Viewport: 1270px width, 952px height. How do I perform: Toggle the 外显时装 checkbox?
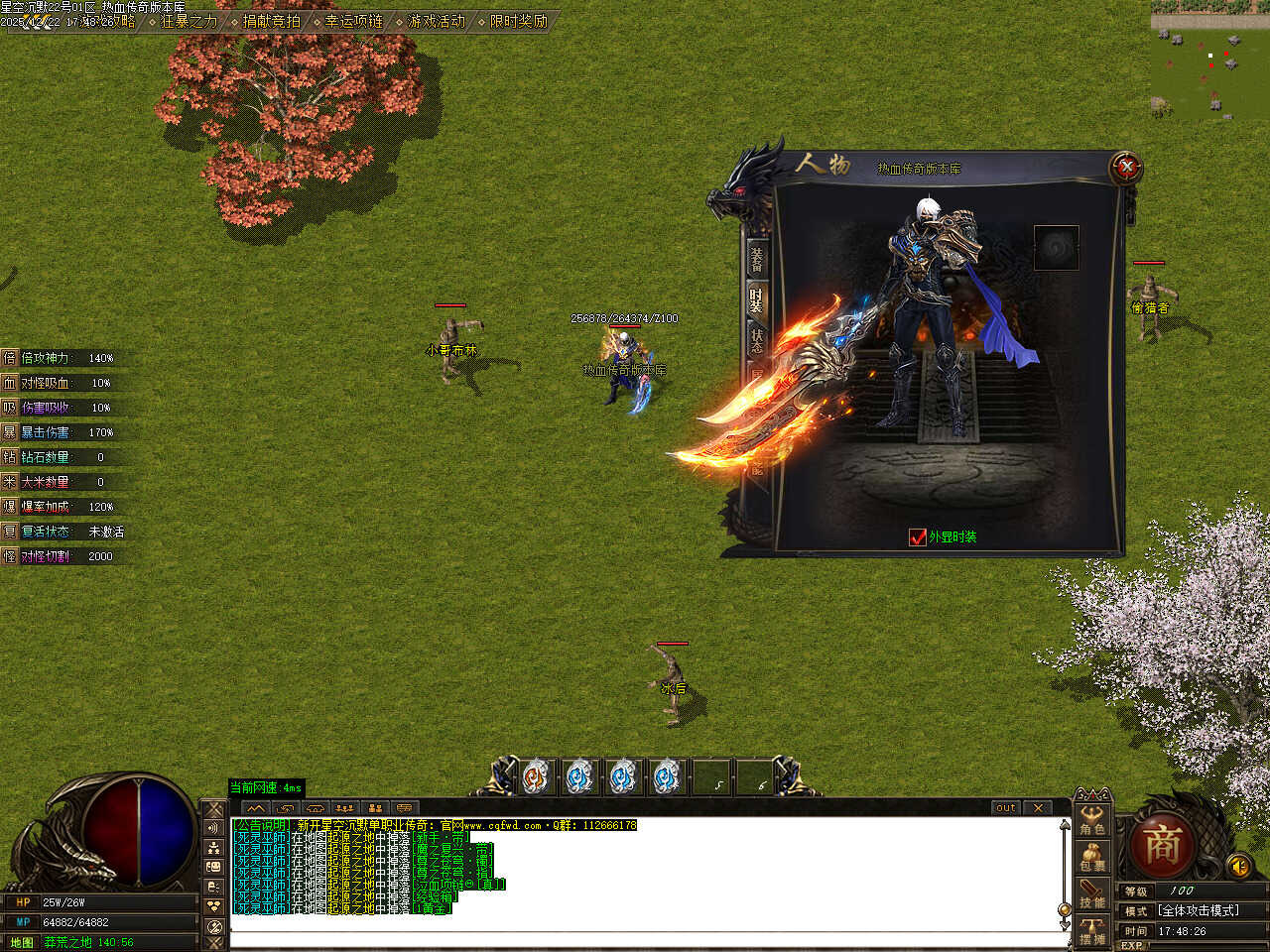click(x=918, y=536)
